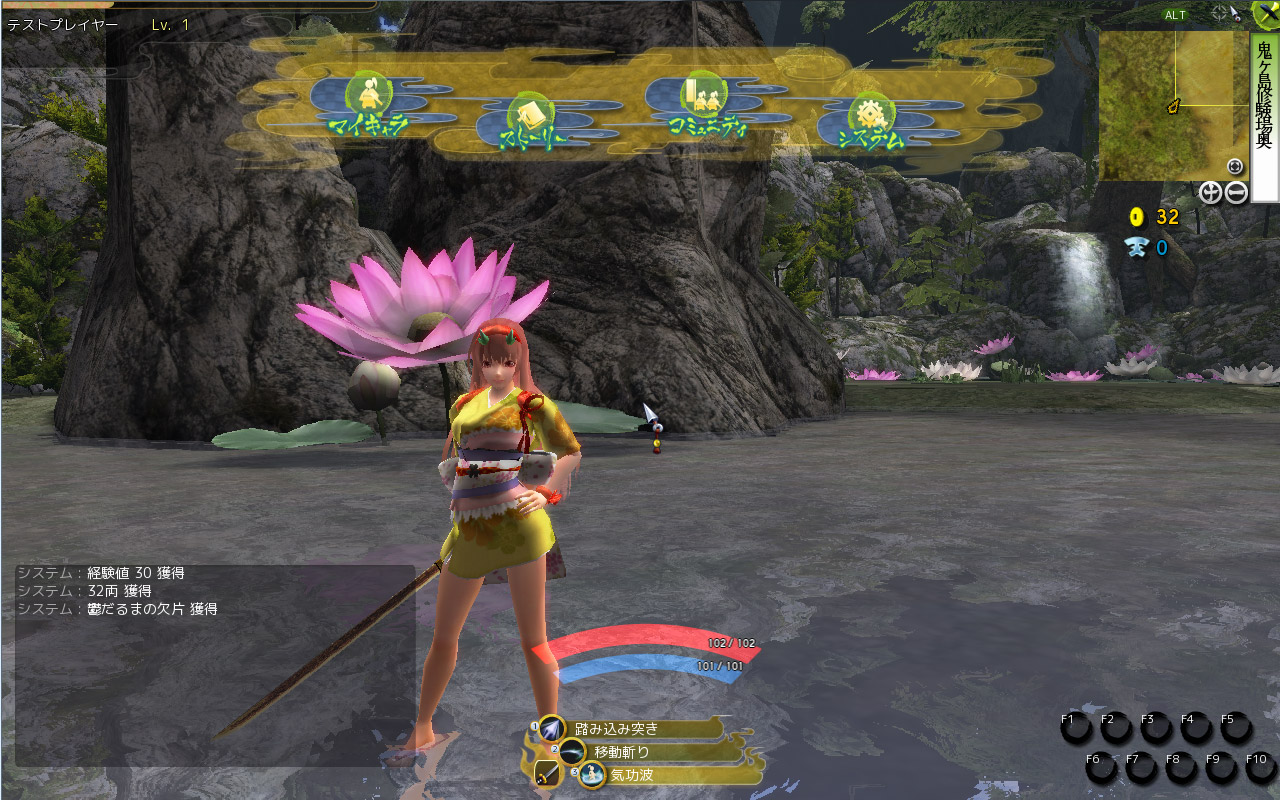This screenshot has height=800, width=1280.
Task: Click the テストプレイヤー player name plate
Action: click(x=63, y=25)
